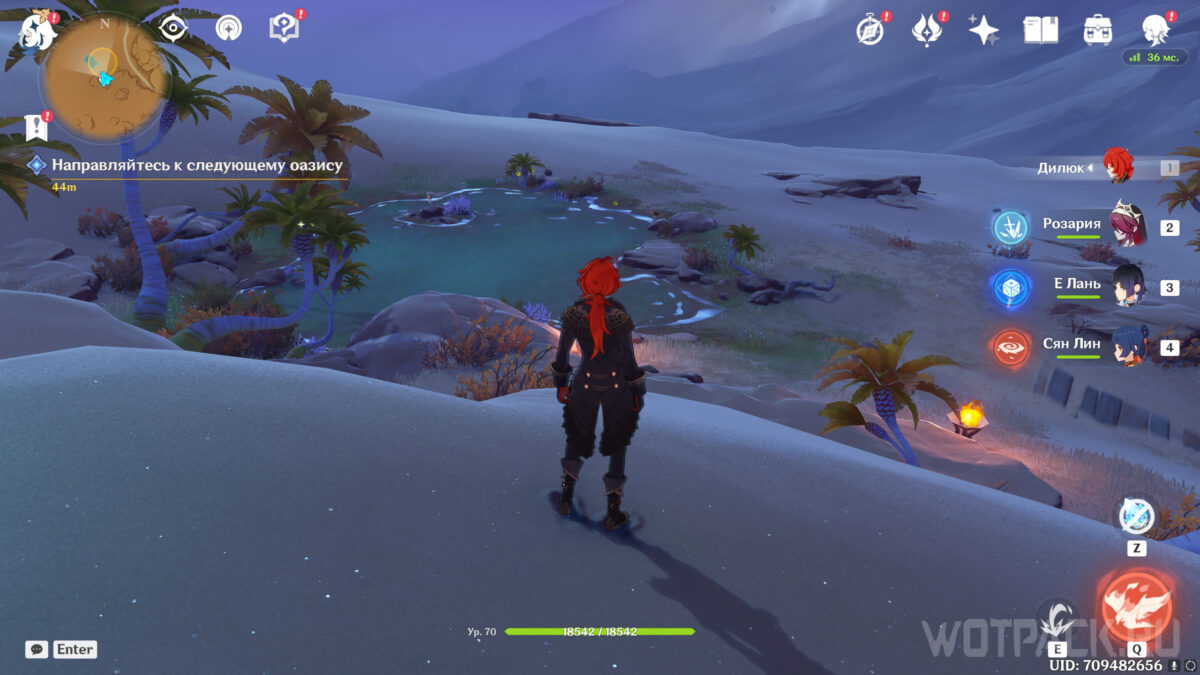Click the quest navigation icon

tap(229, 28)
